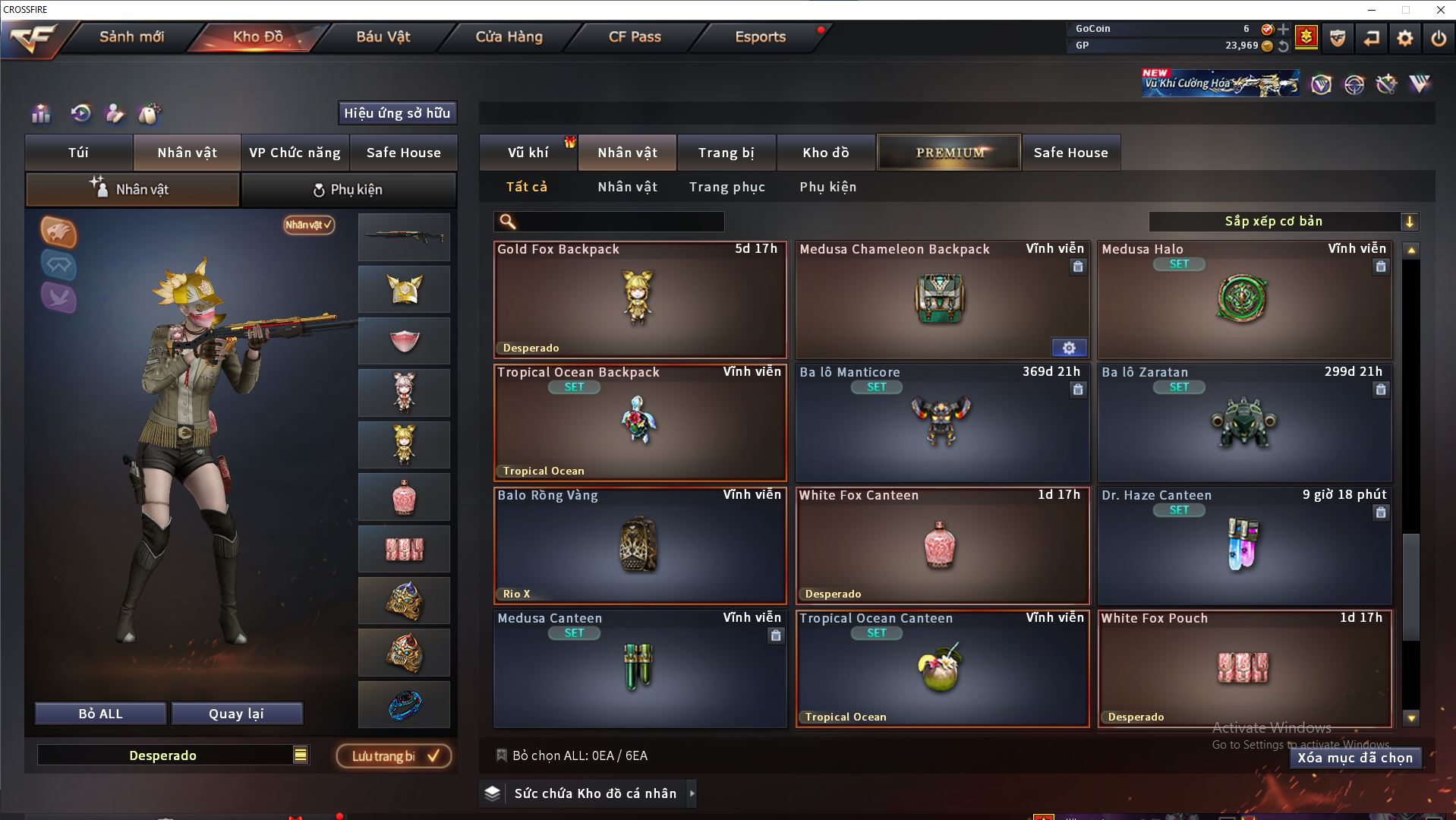Choose the Tropical Ocean Backpack item
1456x820 pixels.
(639, 422)
